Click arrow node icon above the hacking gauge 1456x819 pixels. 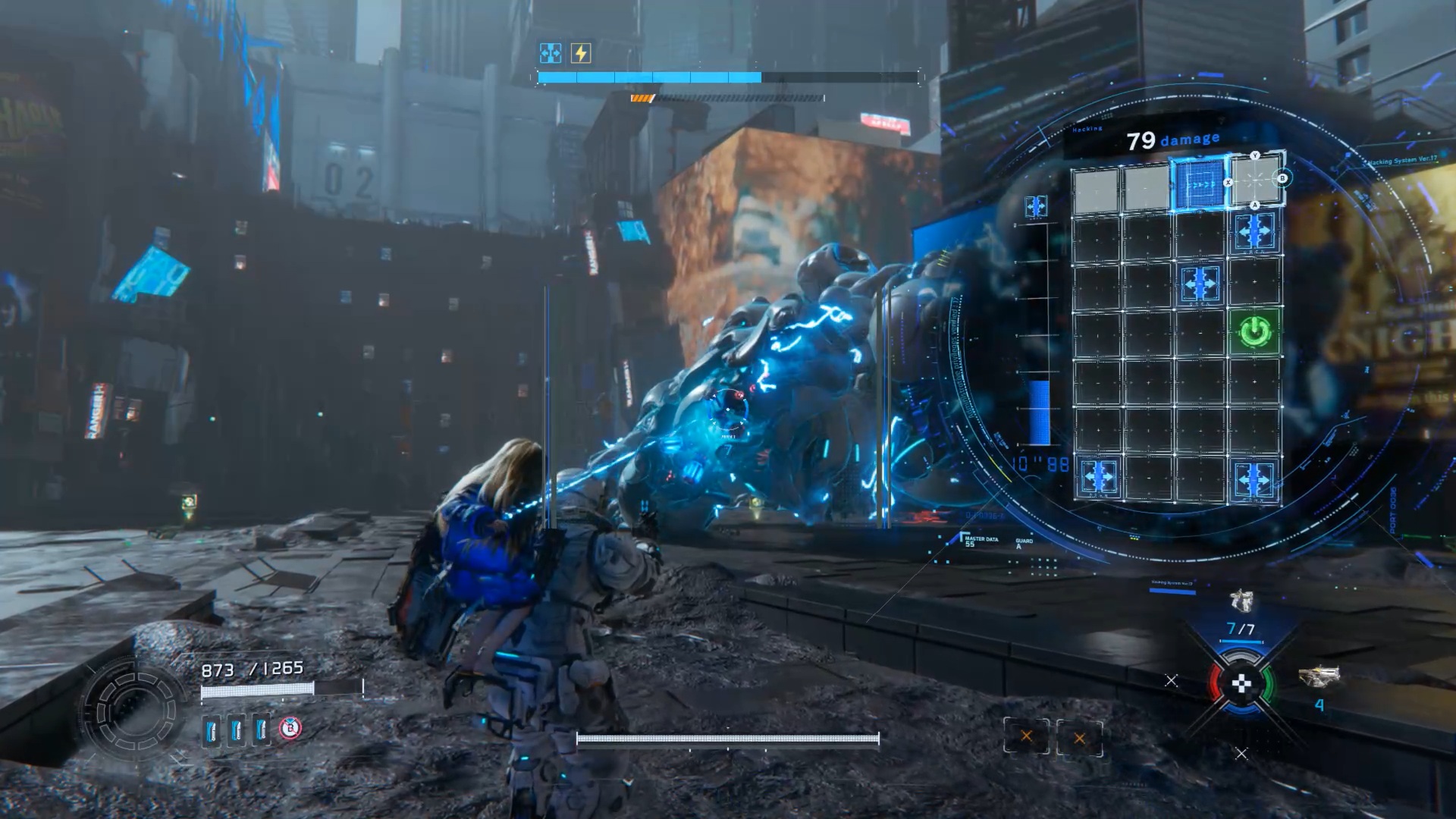[x=1036, y=206]
